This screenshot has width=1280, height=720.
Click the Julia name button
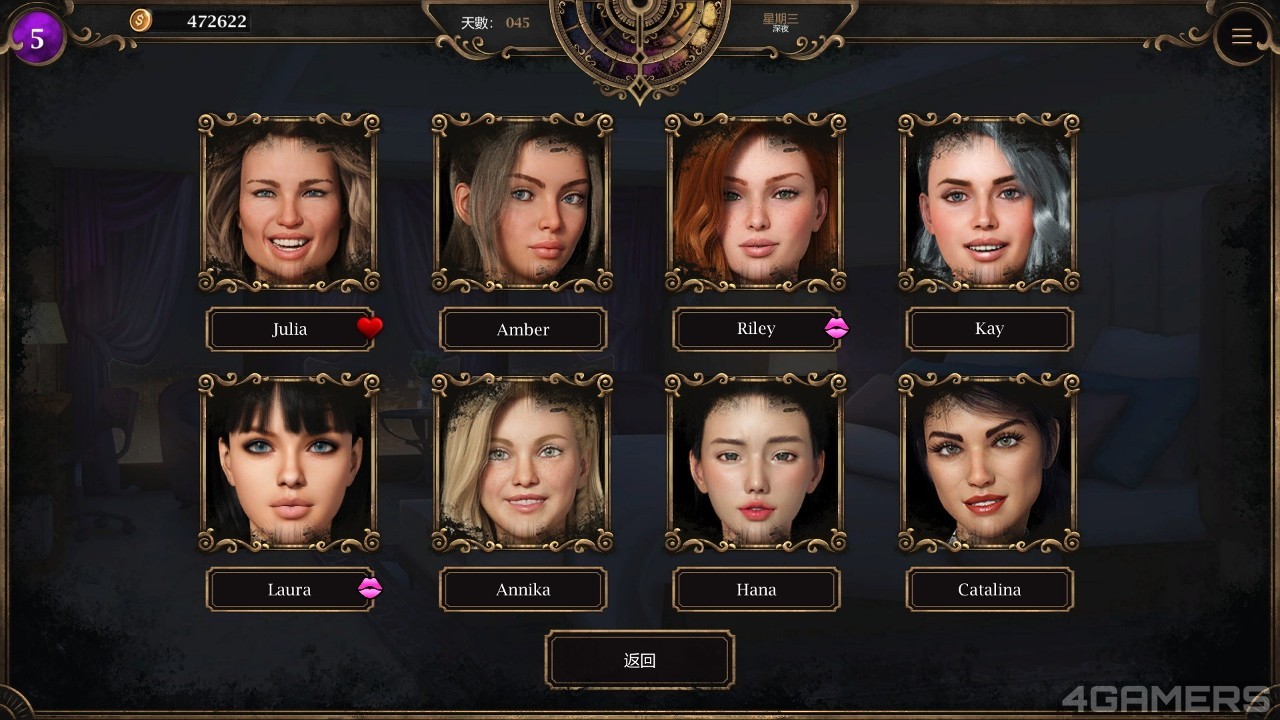pyautogui.click(x=289, y=329)
